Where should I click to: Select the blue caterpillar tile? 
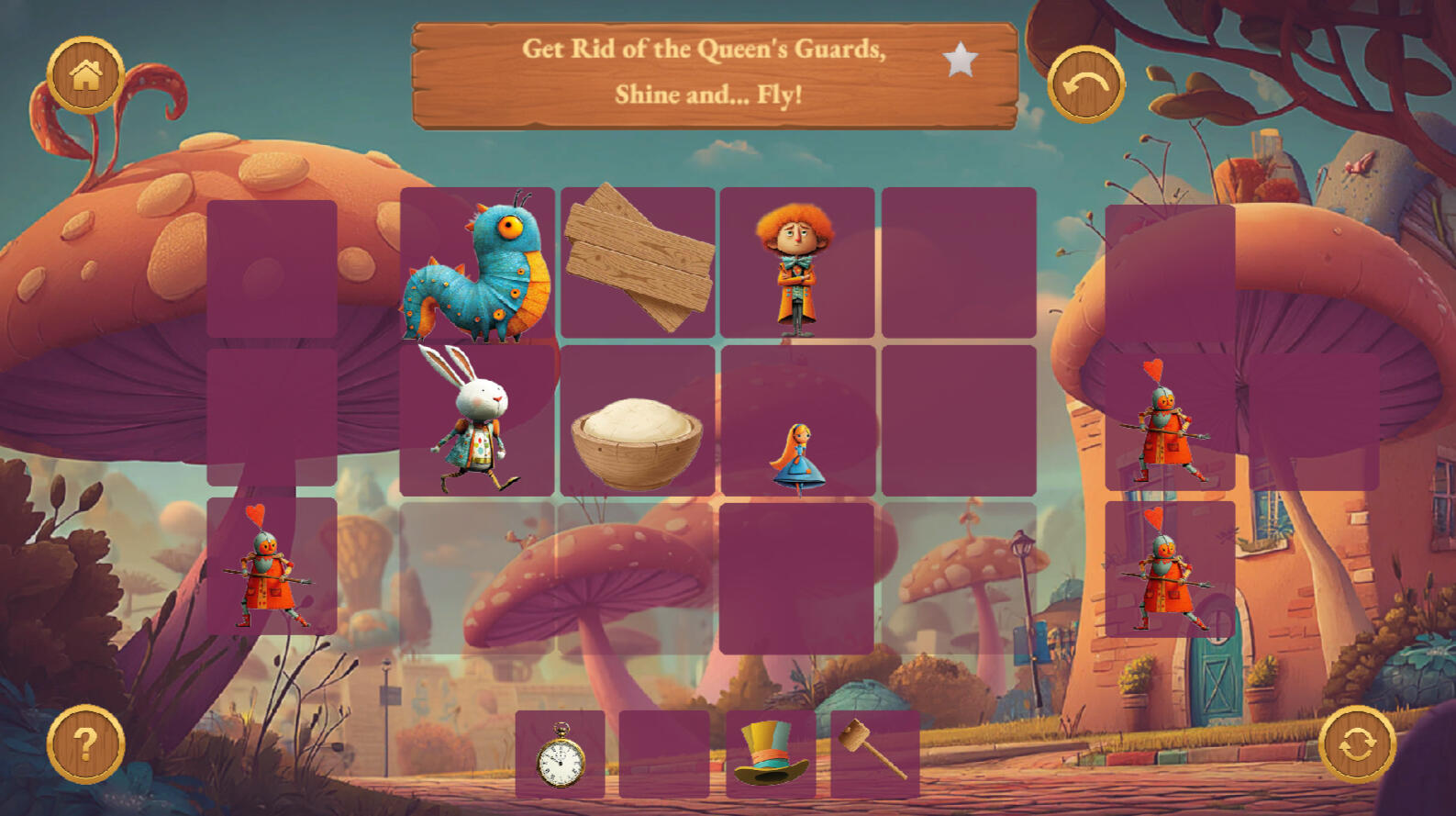tap(477, 264)
